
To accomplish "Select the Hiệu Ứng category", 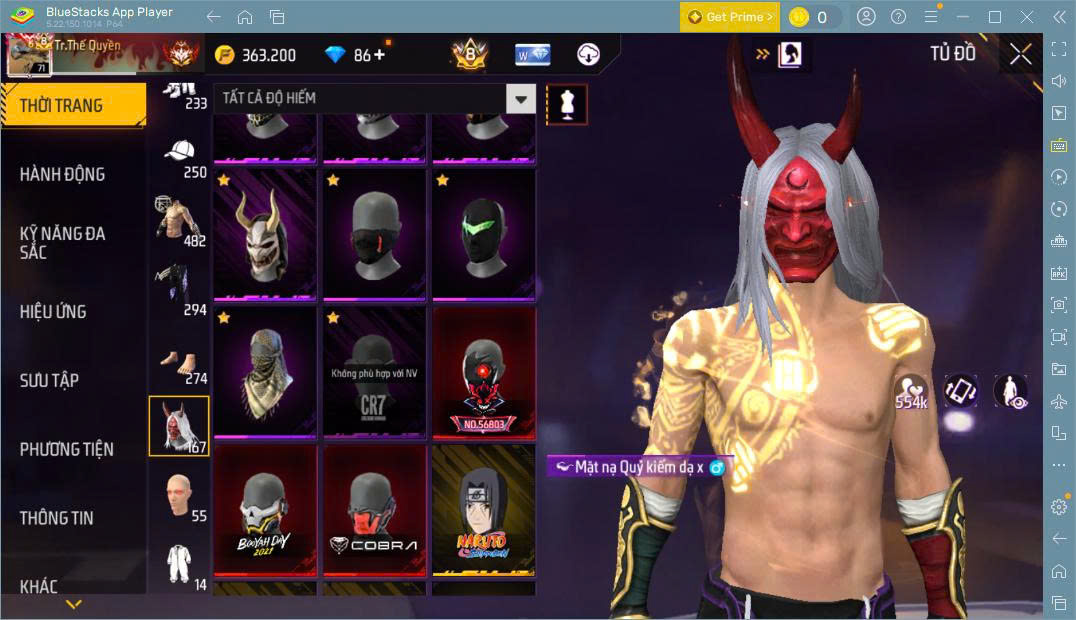I will point(53,311).
